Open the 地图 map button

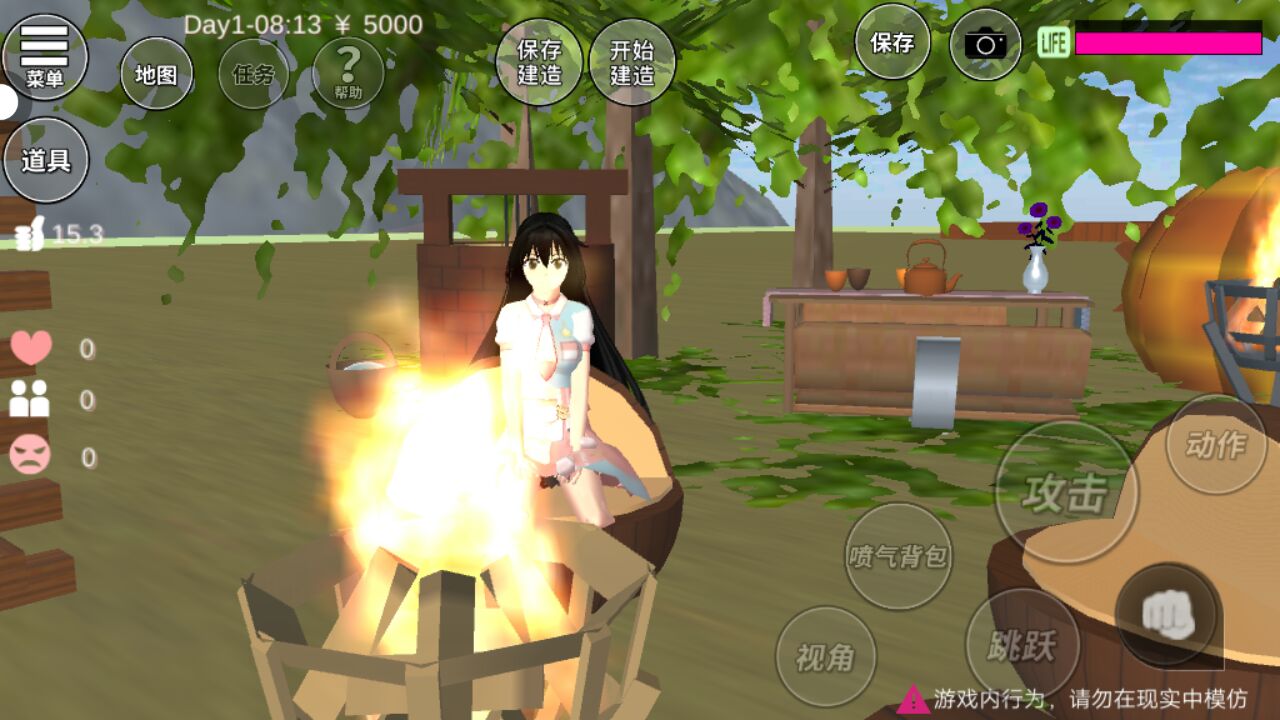coord(157,74)
